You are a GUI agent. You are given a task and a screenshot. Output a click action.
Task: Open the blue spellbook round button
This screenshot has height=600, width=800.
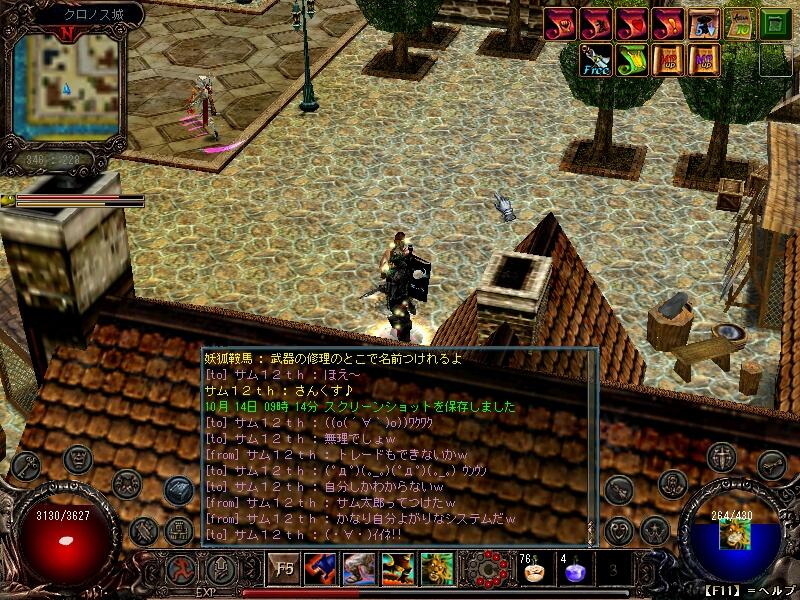pos(180,490)
